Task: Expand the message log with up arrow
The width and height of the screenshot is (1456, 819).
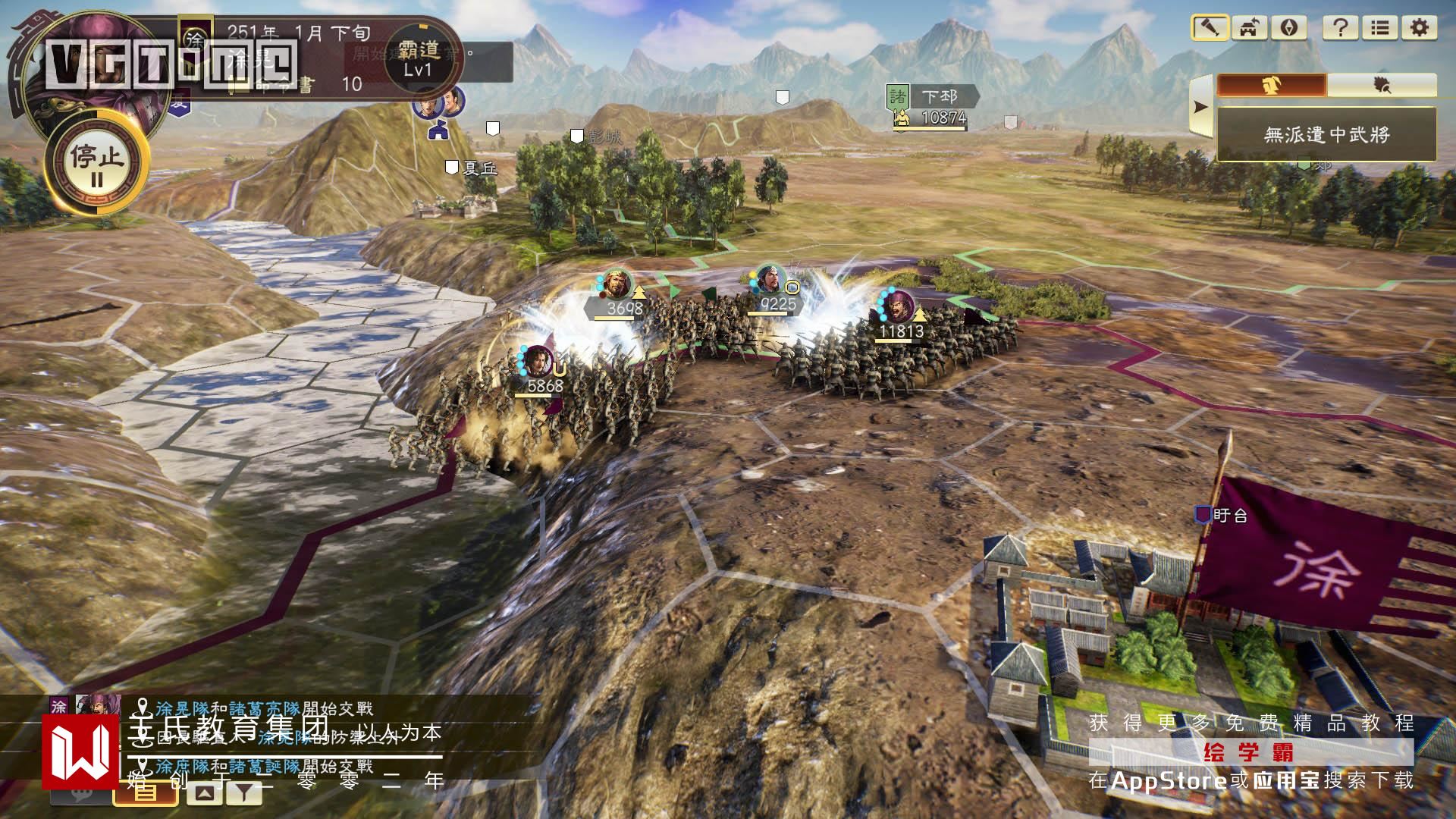Action: click(x=204, y=793)
